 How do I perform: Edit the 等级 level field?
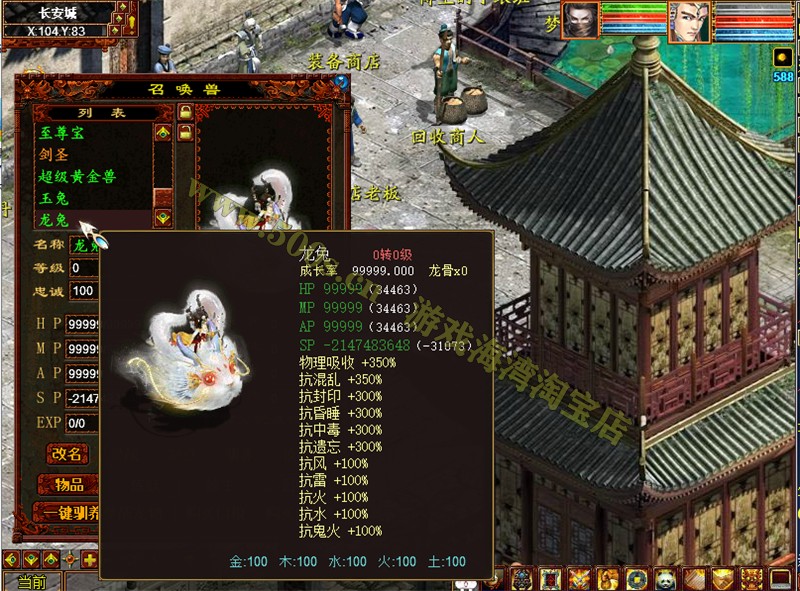coord(82,268)
